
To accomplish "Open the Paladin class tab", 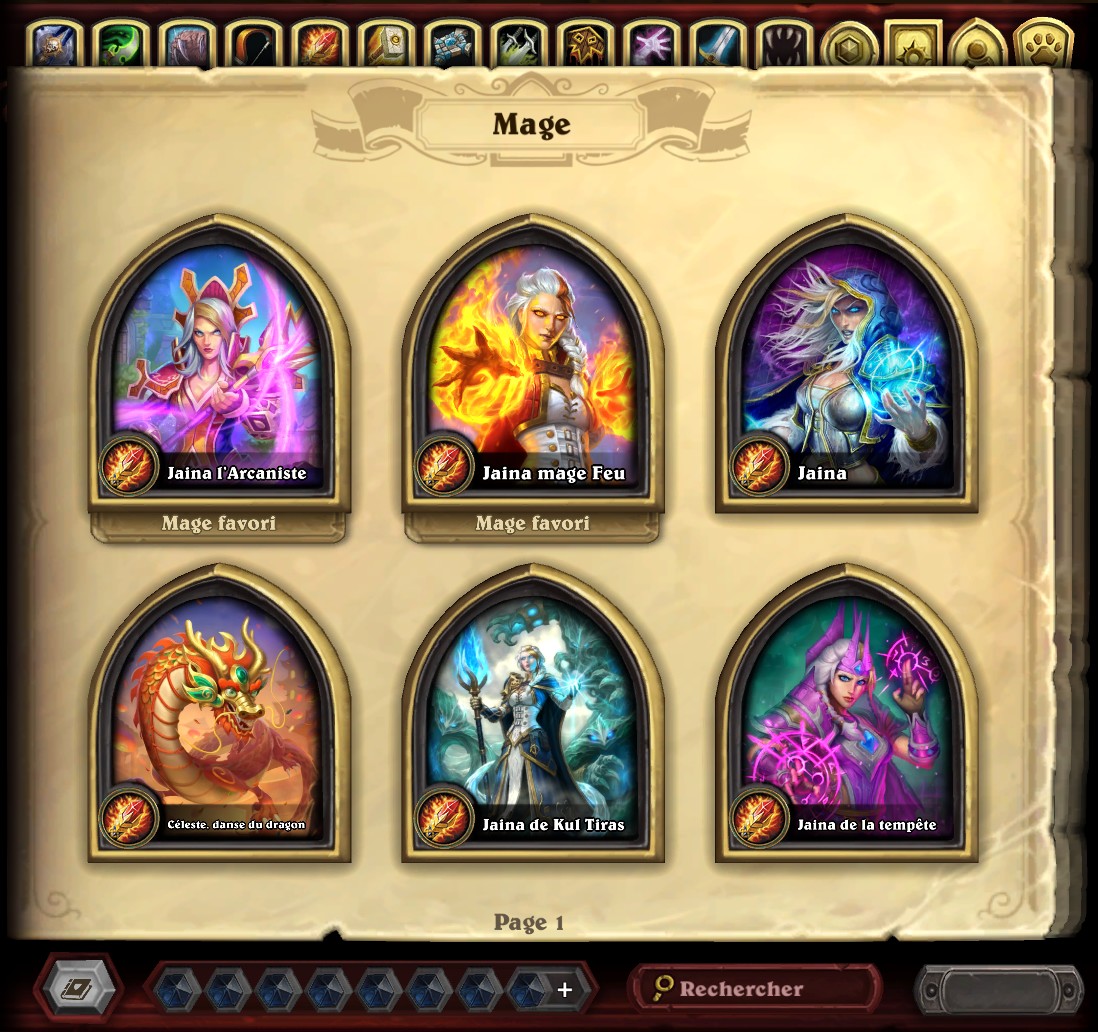I will 386,45.
